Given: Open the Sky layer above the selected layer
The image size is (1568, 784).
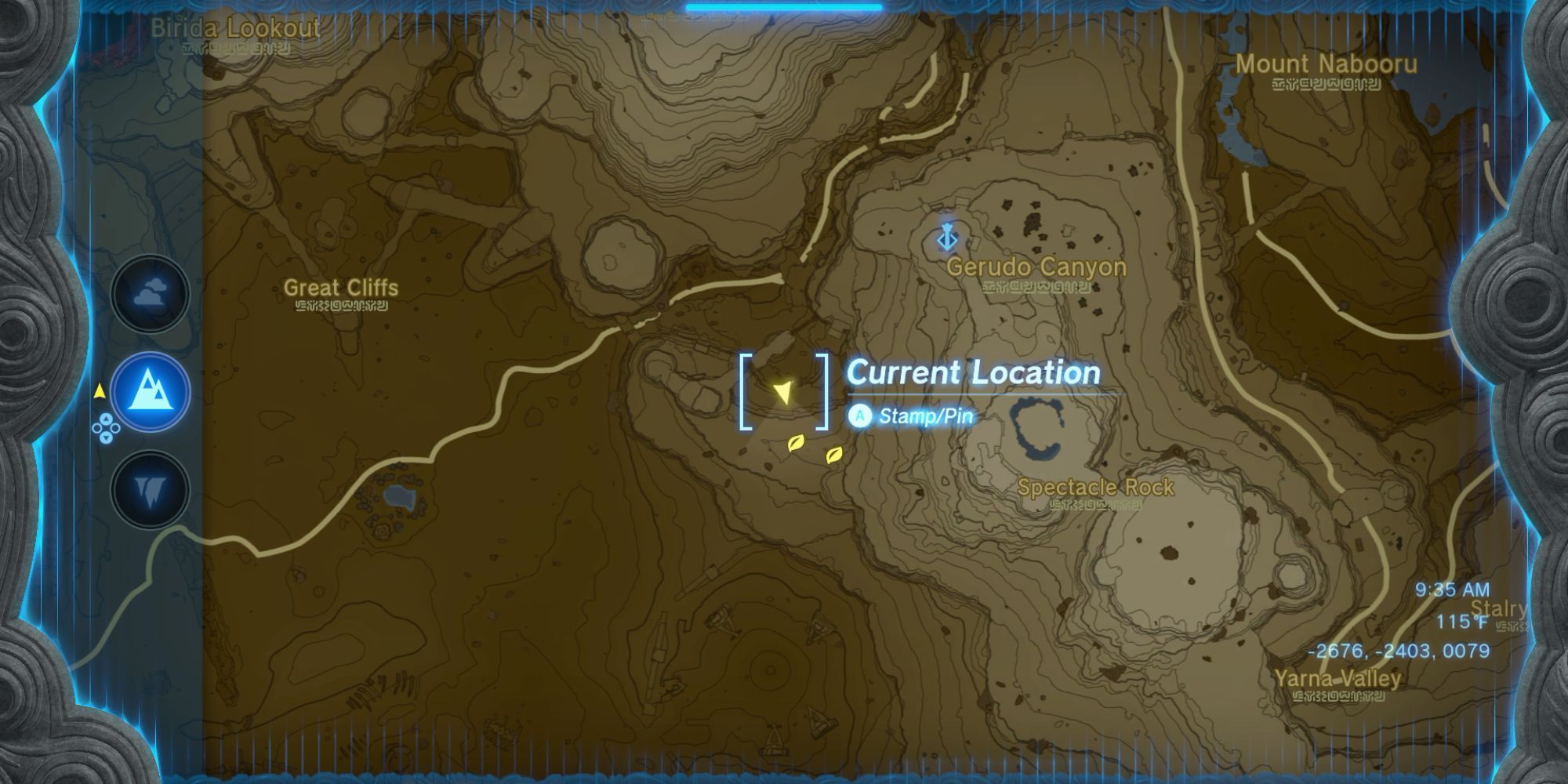Looking at the screenshot, I should 151,294.
